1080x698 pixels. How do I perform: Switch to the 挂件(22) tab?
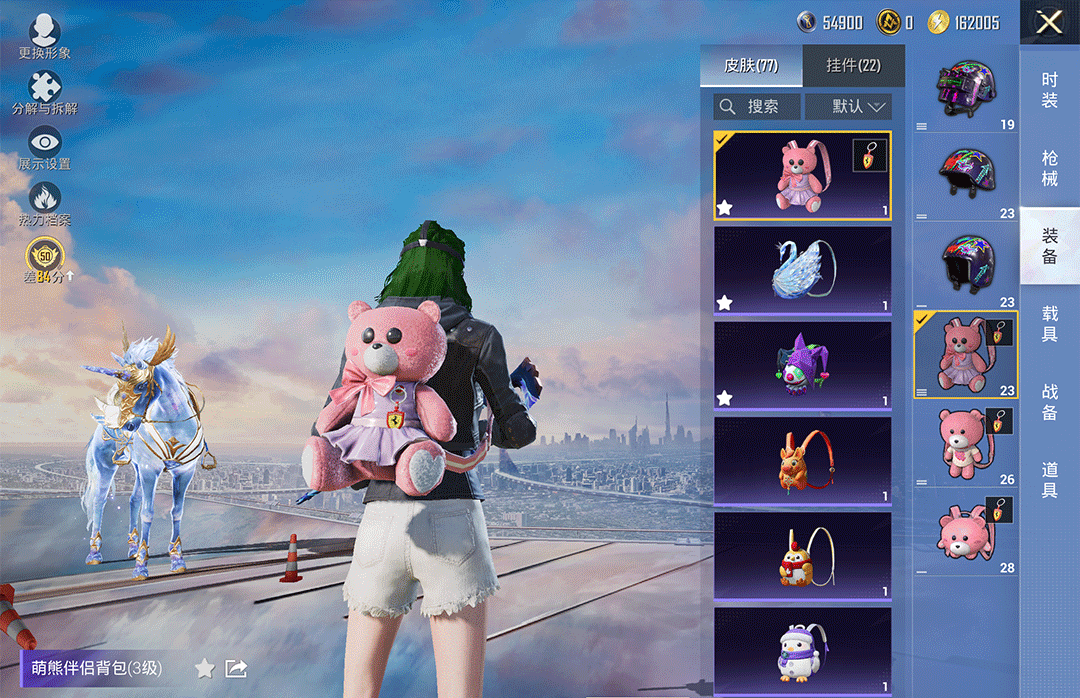pyautogui.click(x=853, y=66)
